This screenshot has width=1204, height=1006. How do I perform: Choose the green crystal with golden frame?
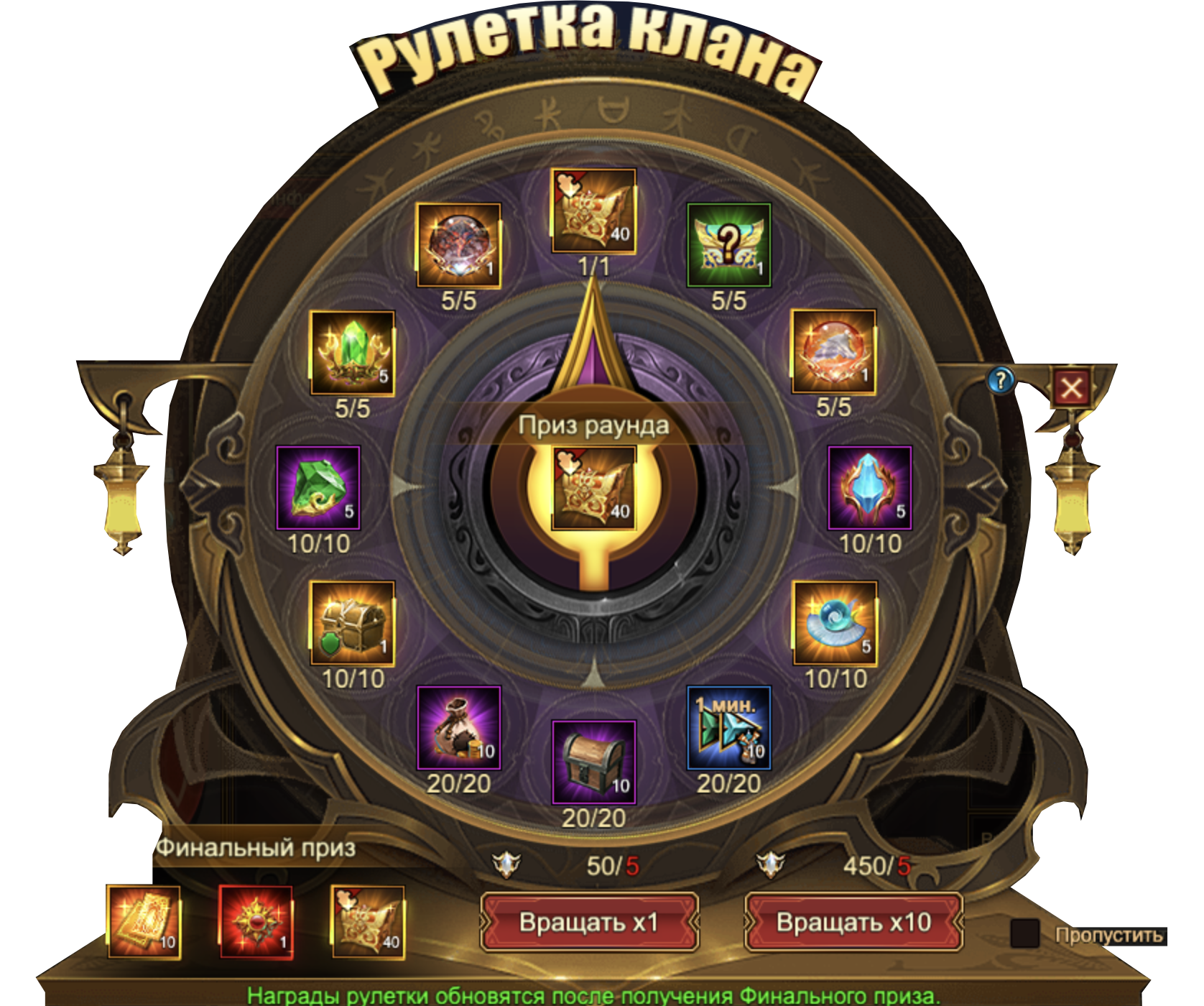click(x=352, y=353)
